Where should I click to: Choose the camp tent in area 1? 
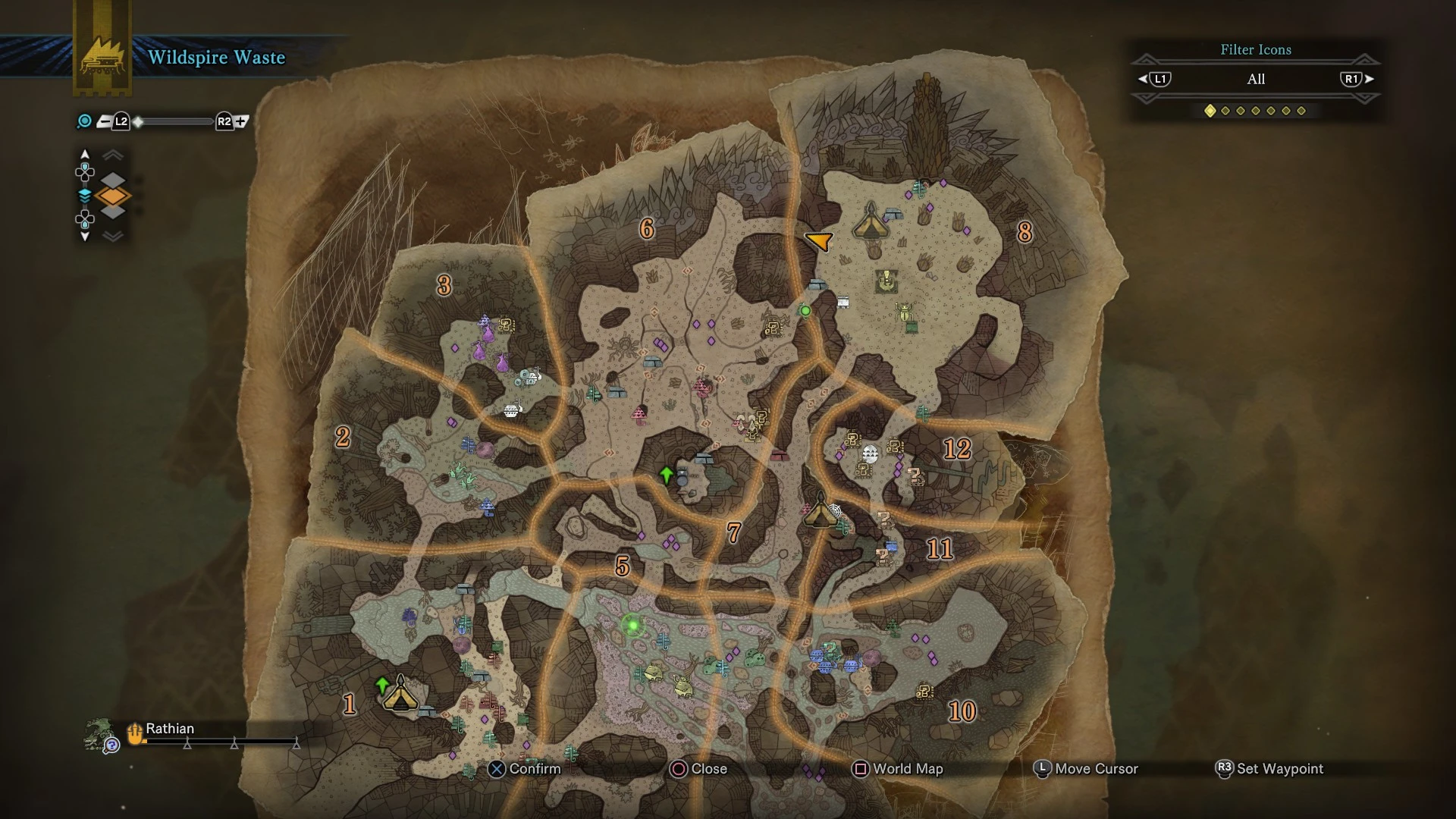point(400,694)
